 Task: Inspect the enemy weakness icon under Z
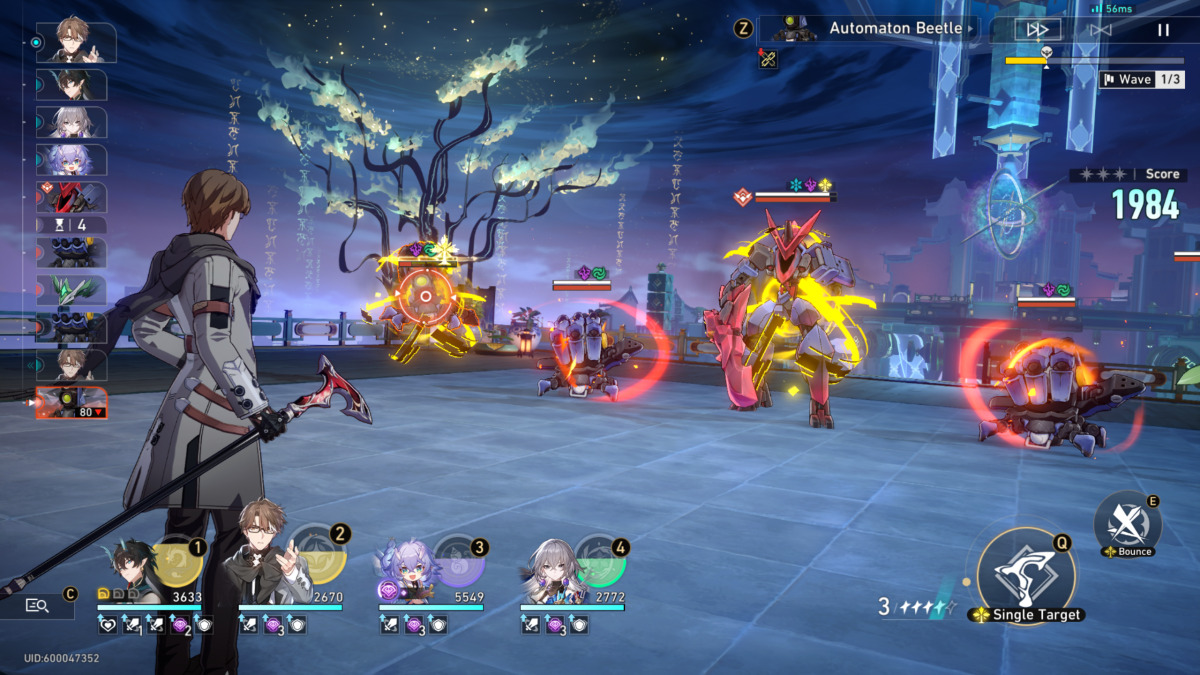[x=768, y=59]
